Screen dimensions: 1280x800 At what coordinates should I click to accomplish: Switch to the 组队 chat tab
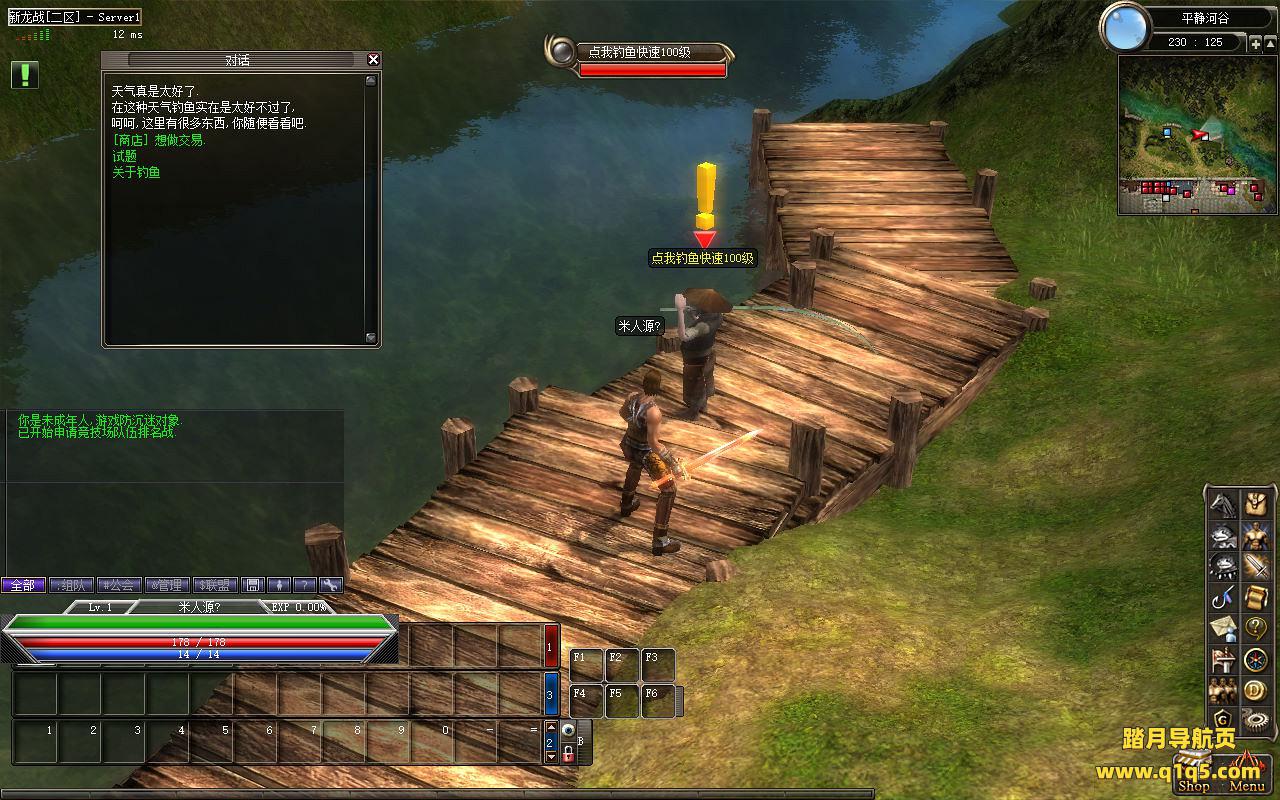[71, 585]
